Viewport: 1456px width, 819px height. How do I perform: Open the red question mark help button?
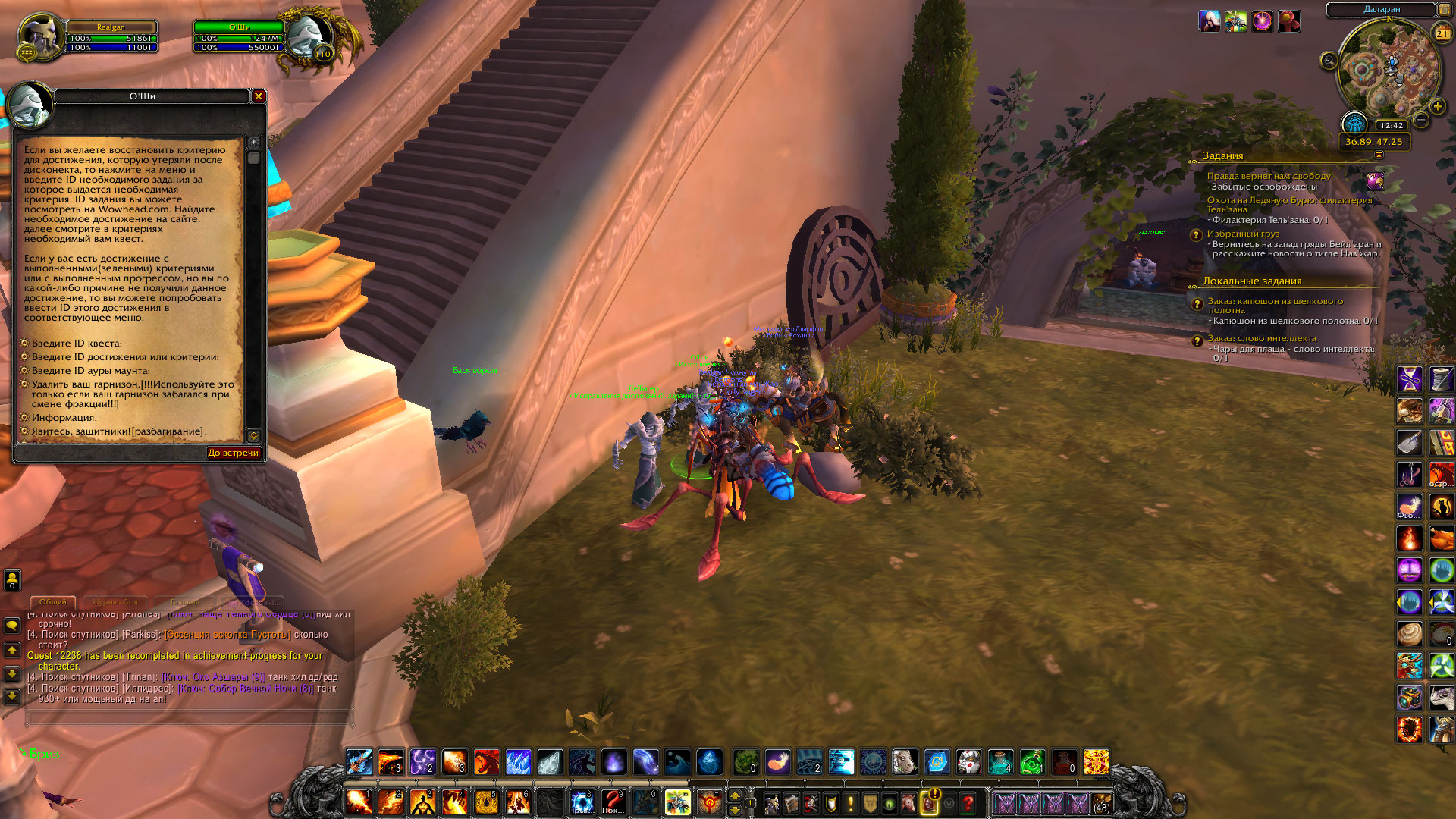tap(968, 802)
